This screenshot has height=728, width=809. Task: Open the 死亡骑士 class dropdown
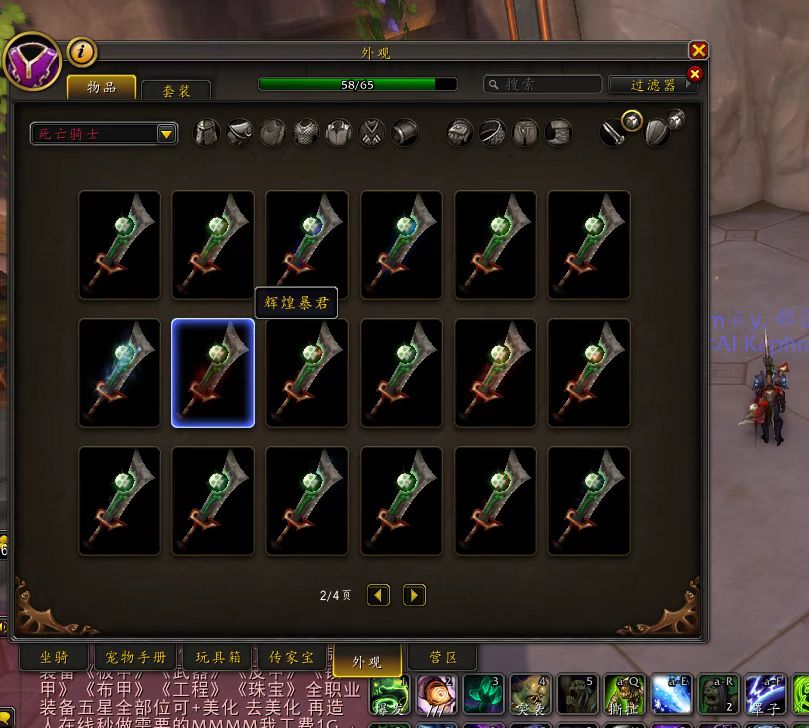(104, 133)
